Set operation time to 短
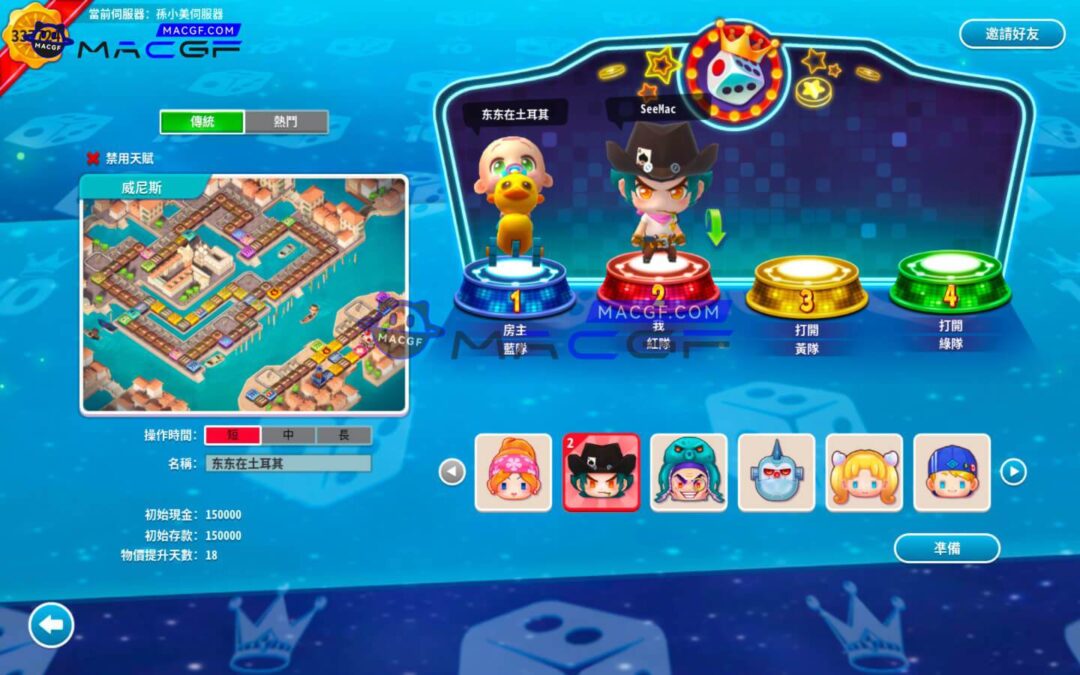The height and width of the screenshot is (675, 1080). click(233, 435)
